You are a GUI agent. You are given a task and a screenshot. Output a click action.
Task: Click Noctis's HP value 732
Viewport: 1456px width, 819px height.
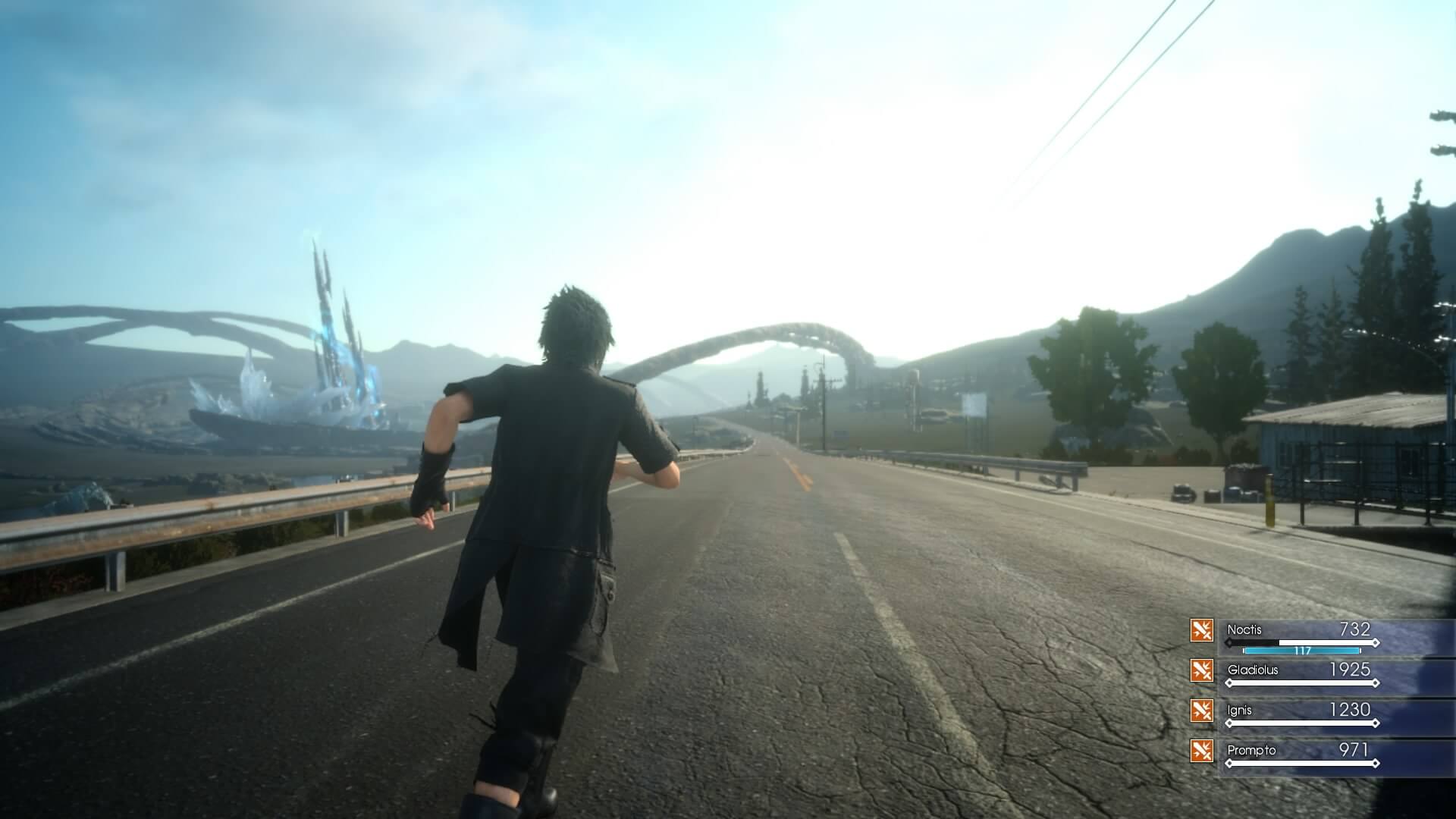[1356, 629]
